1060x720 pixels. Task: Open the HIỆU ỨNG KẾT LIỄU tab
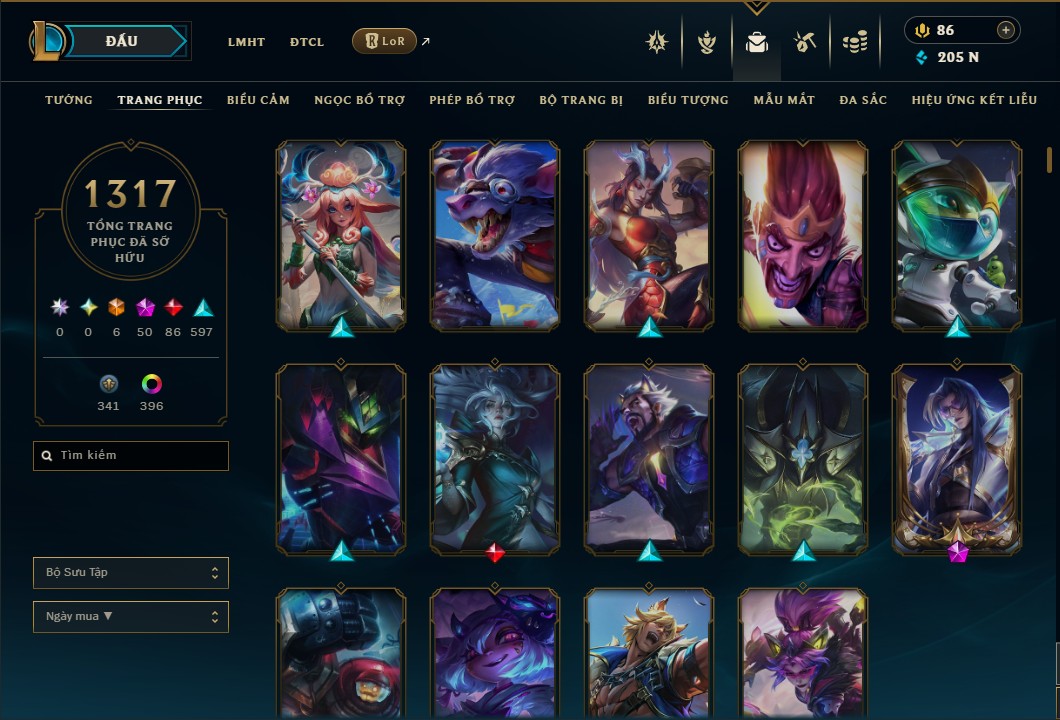[x=974, y=100]
